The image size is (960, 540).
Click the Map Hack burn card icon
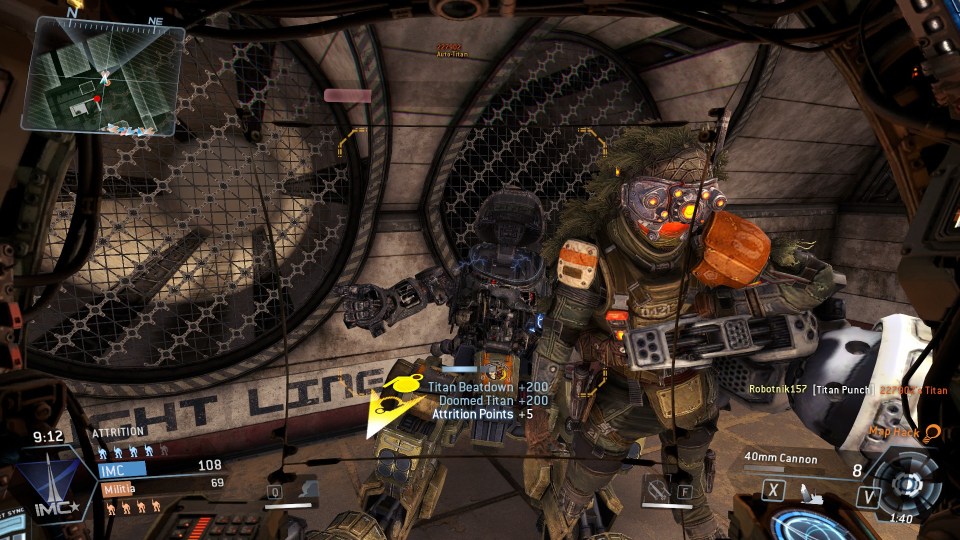(x=932, y=432)
